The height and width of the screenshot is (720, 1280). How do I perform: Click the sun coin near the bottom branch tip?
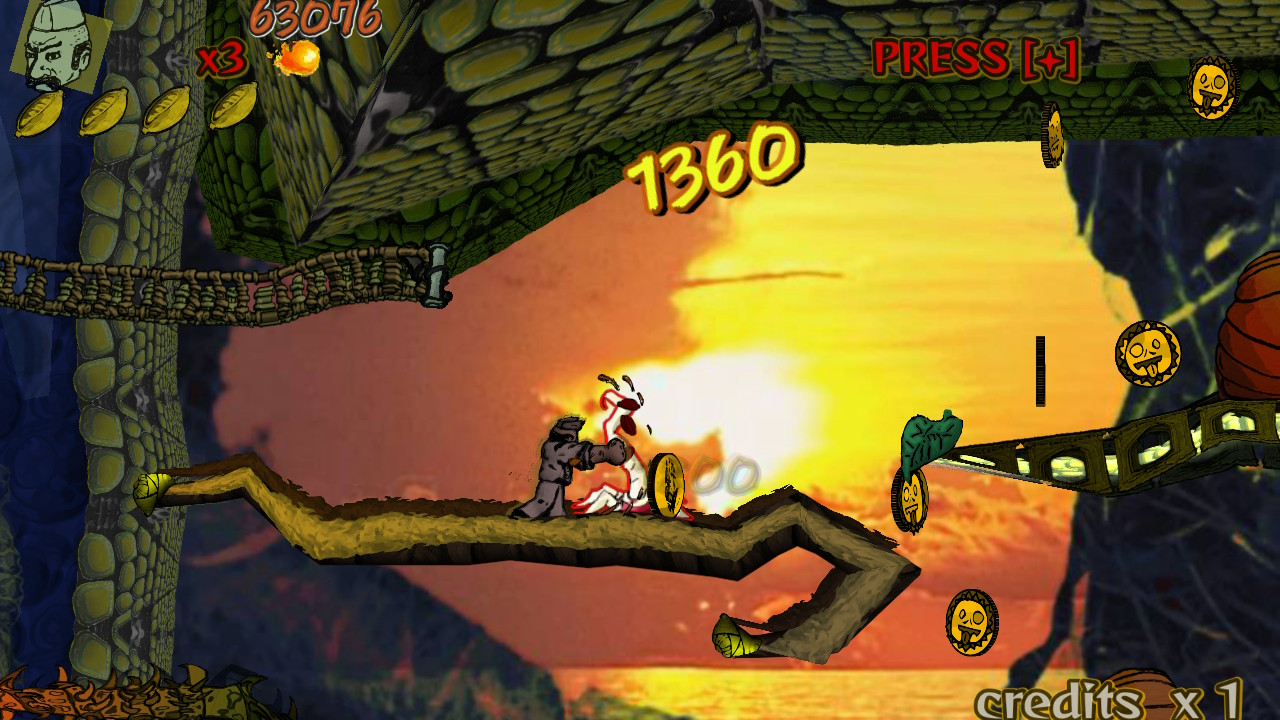click(x=970, y=623)
